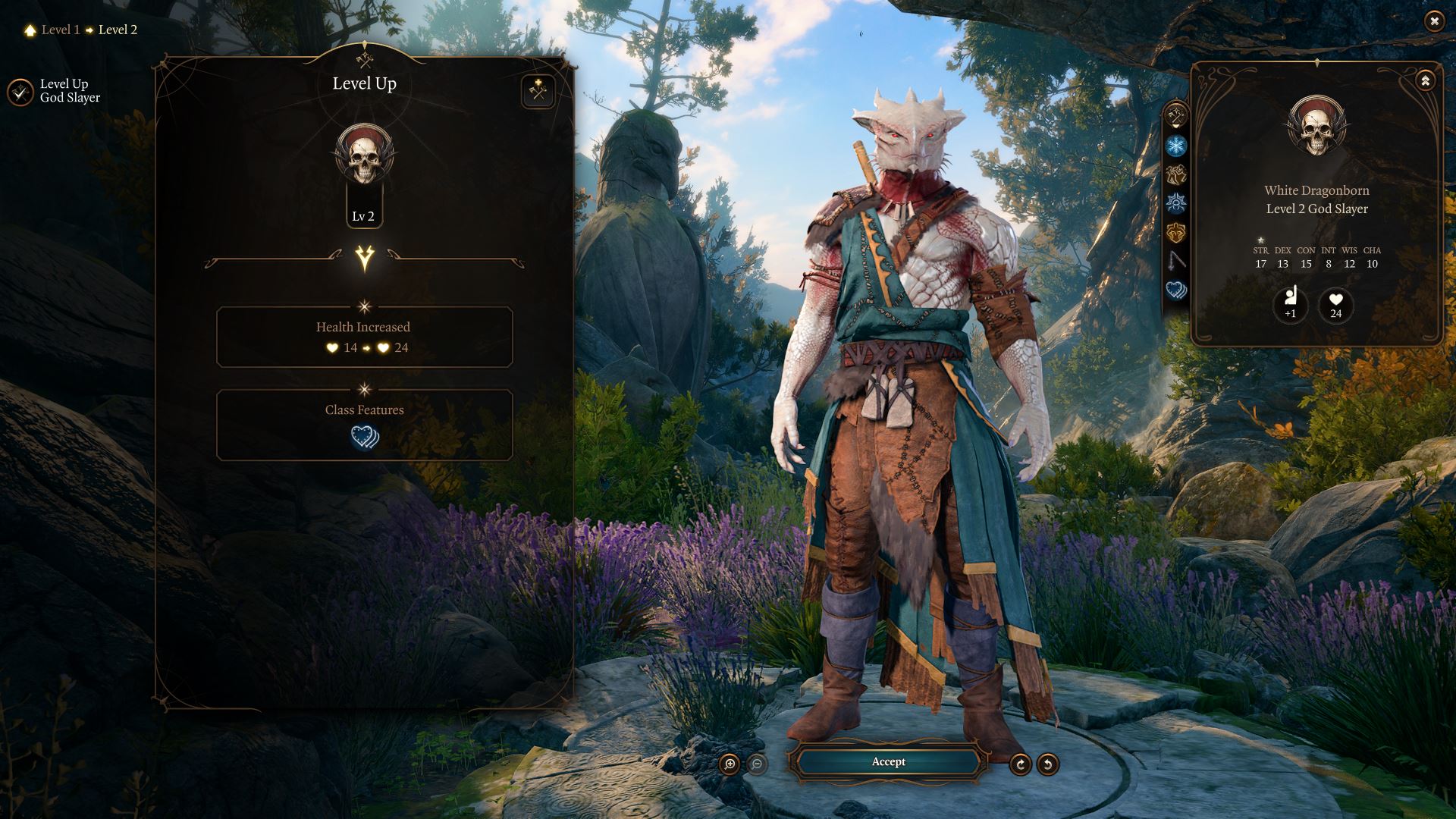Select the Level 1 breadcrumb at top left
1456x819 pixels.
point(60,30)
